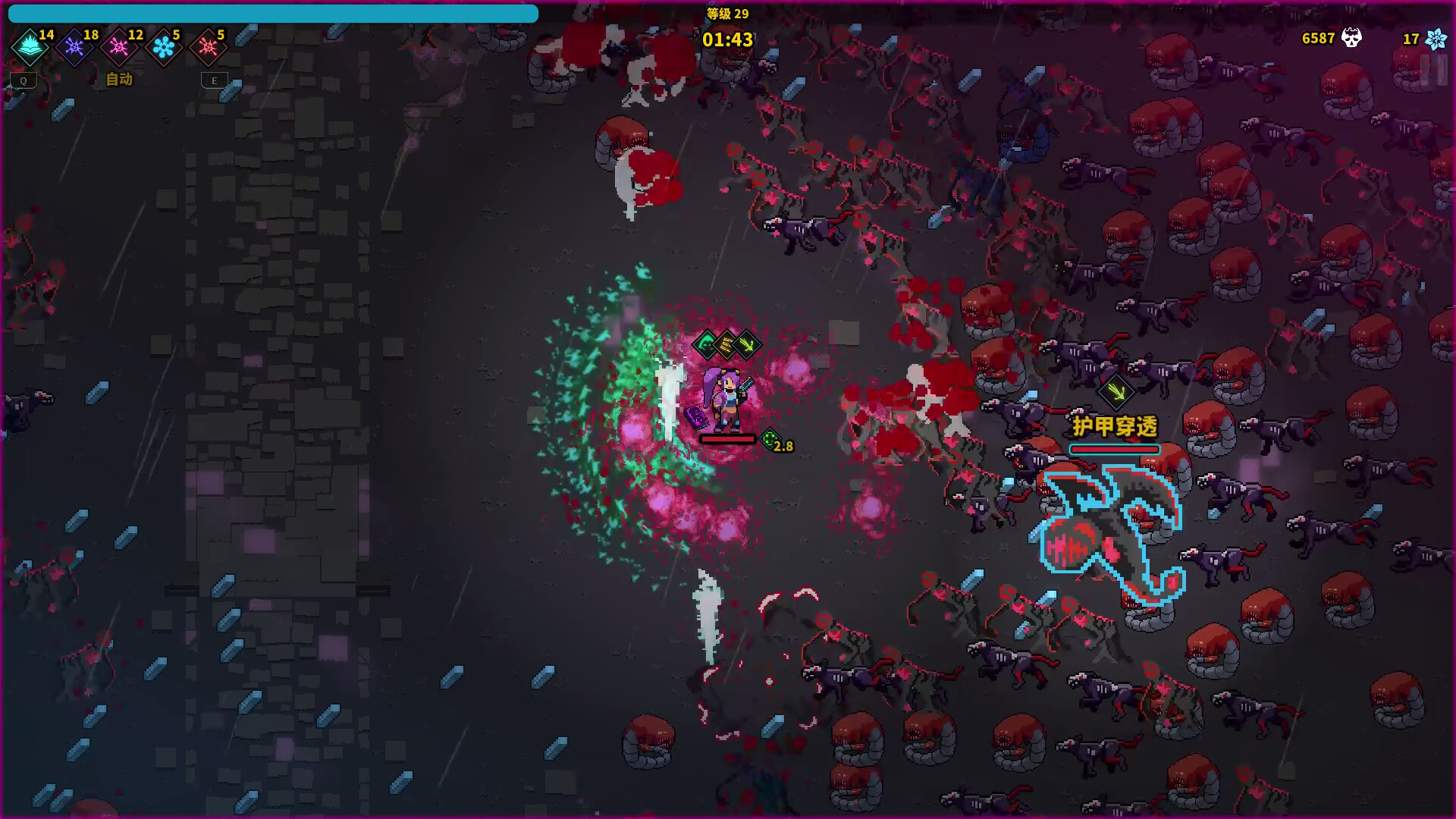Image resolution: width=1456 pixels, height=819 pixels.
Task: Select the red splatter ability icon
Action: click(208, 48)
